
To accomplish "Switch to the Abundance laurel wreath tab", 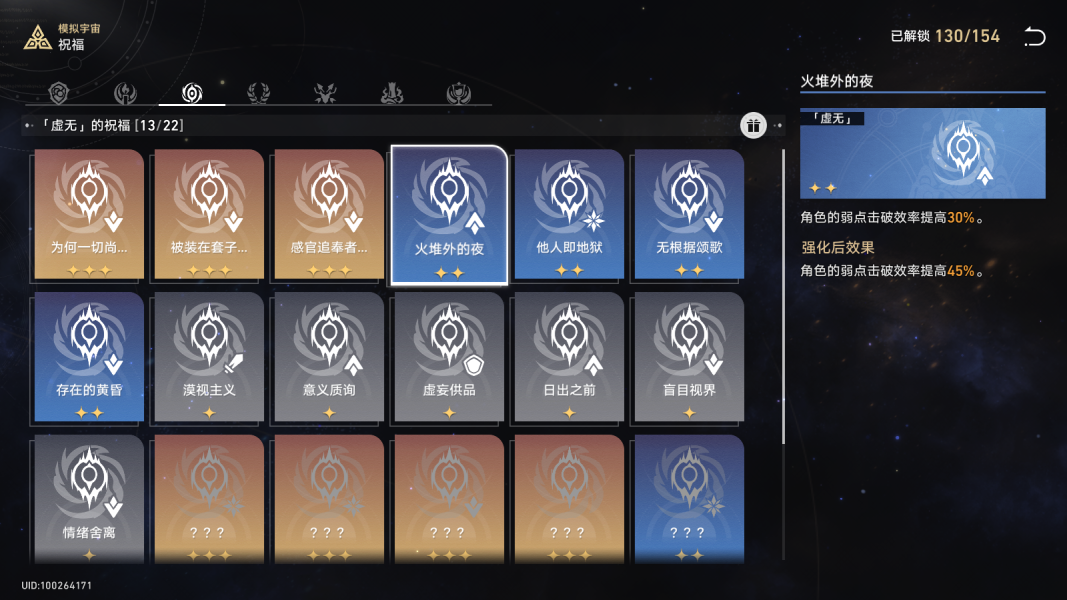I will tap(258, 94).
